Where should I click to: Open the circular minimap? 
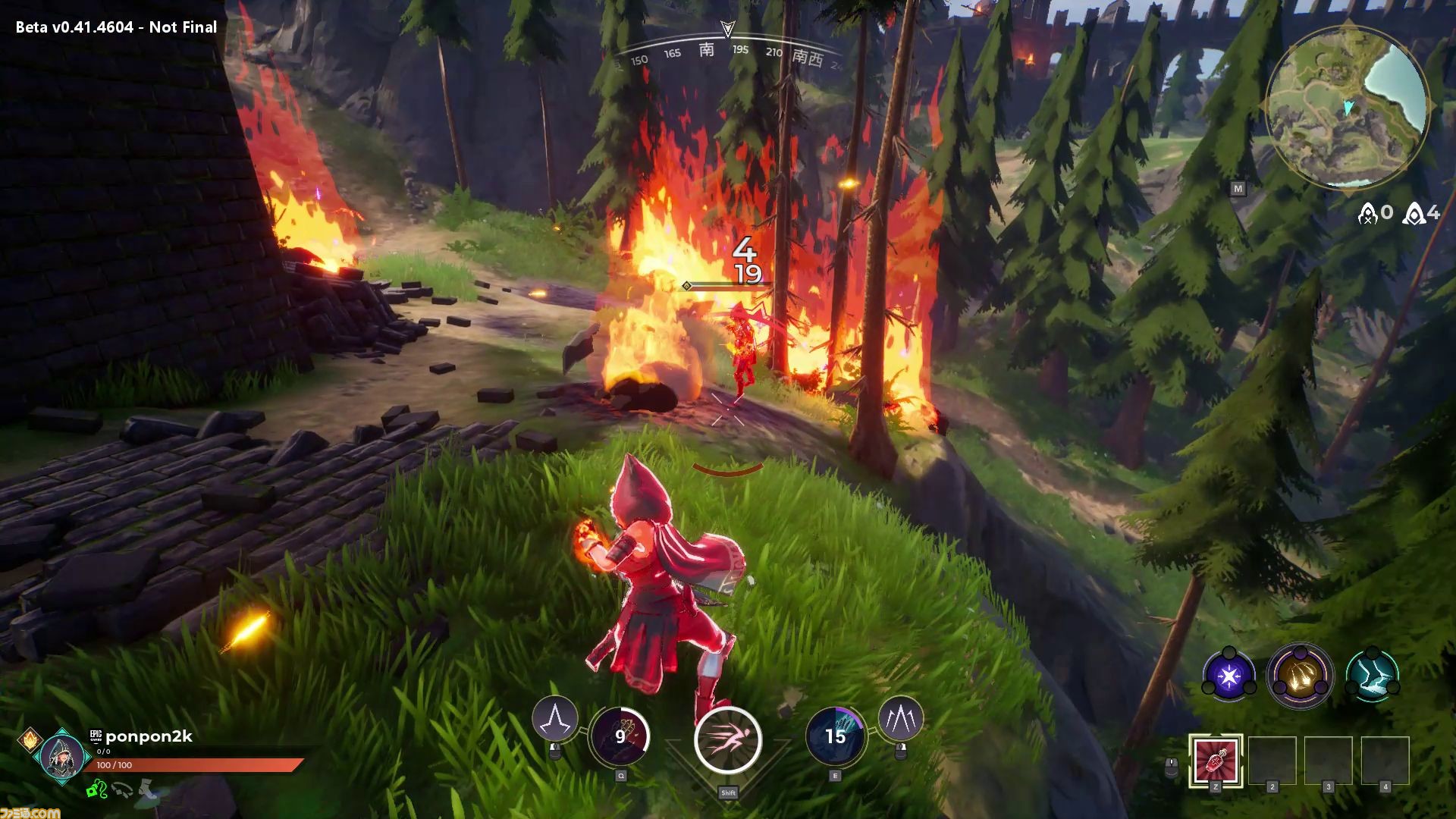pyautogui.click(x=1348, y=106)
